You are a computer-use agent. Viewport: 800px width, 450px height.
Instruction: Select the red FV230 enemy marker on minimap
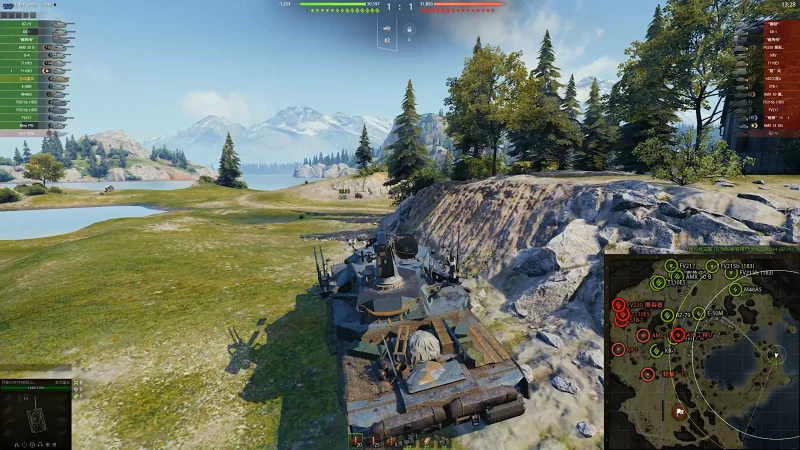619,304
